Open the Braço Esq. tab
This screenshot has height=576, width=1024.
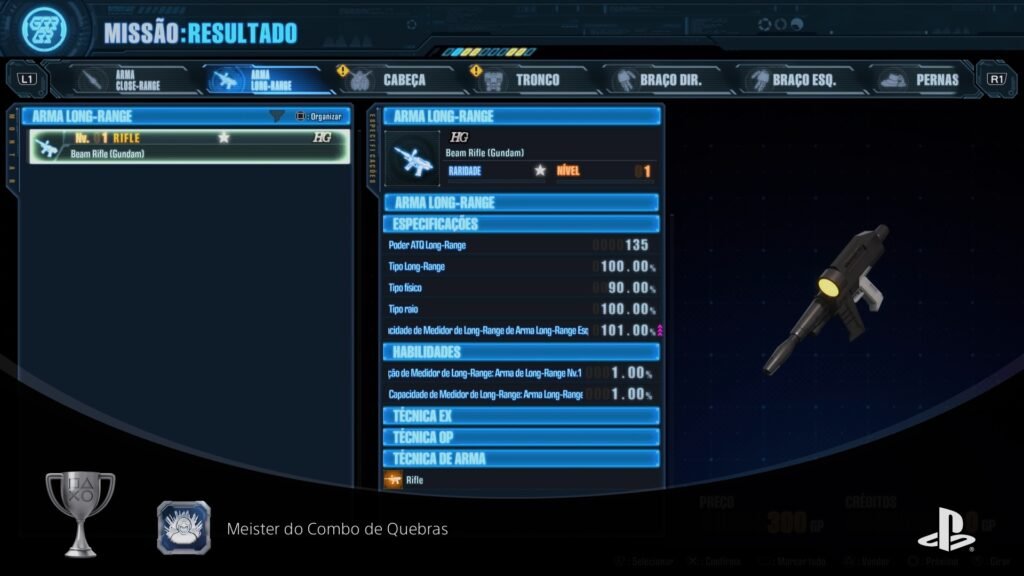(x=796, y=80)
